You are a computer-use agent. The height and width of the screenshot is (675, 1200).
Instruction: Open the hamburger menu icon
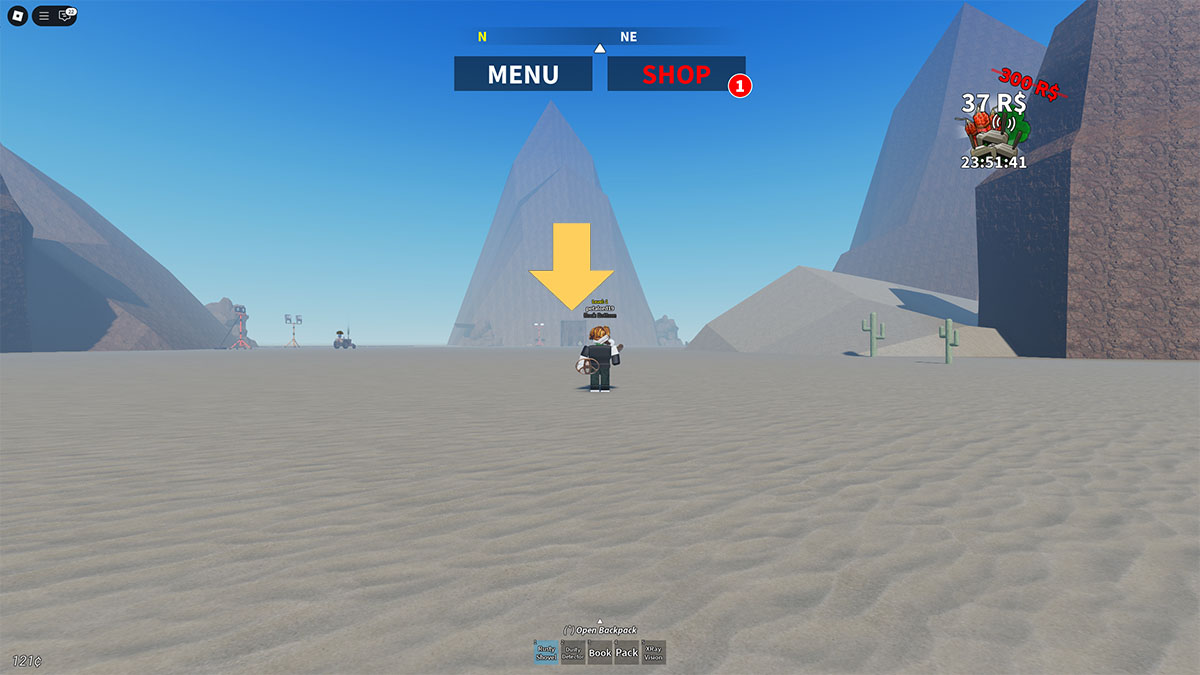[44, 16]
